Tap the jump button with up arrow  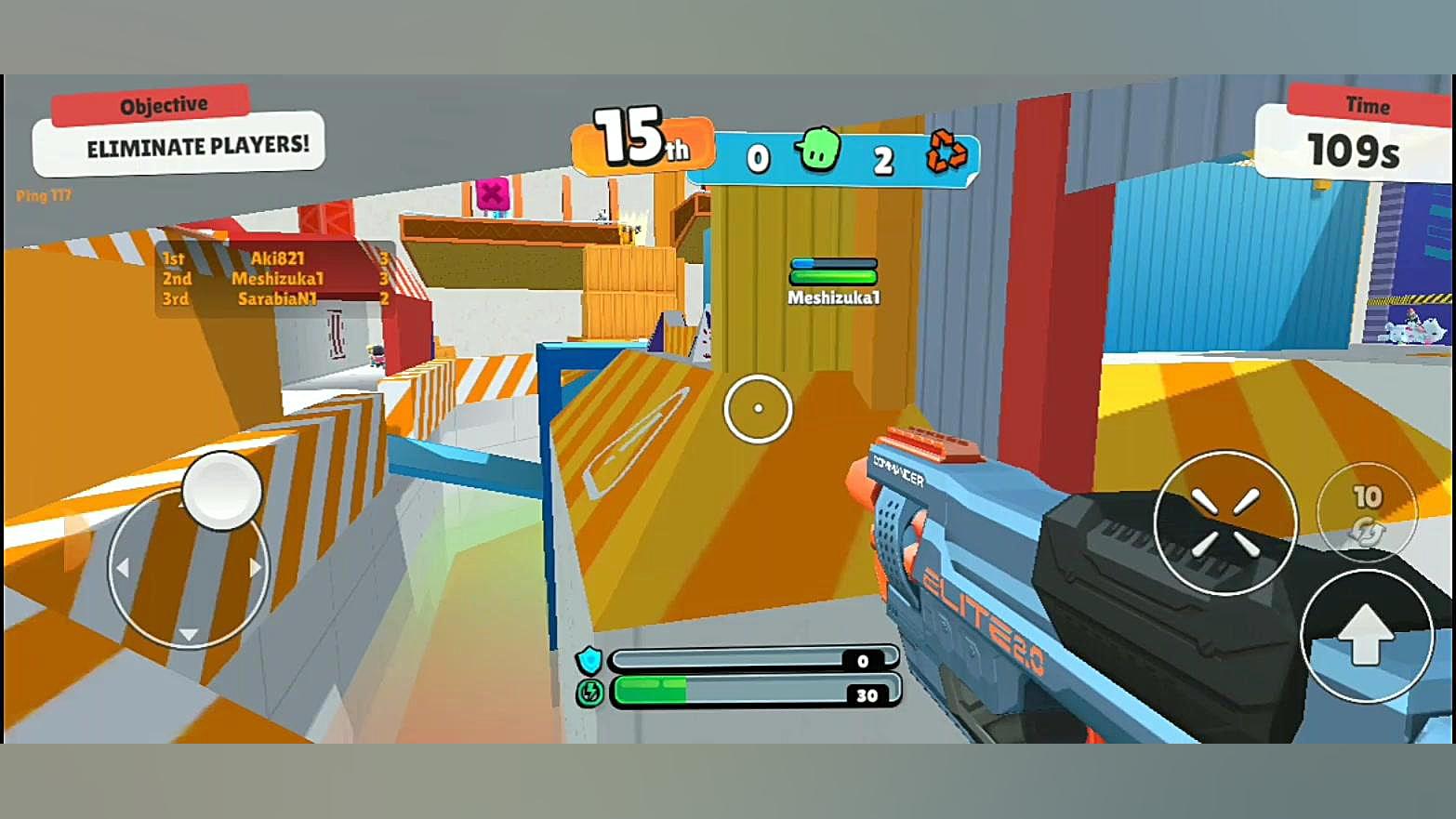click(1366, 636)
